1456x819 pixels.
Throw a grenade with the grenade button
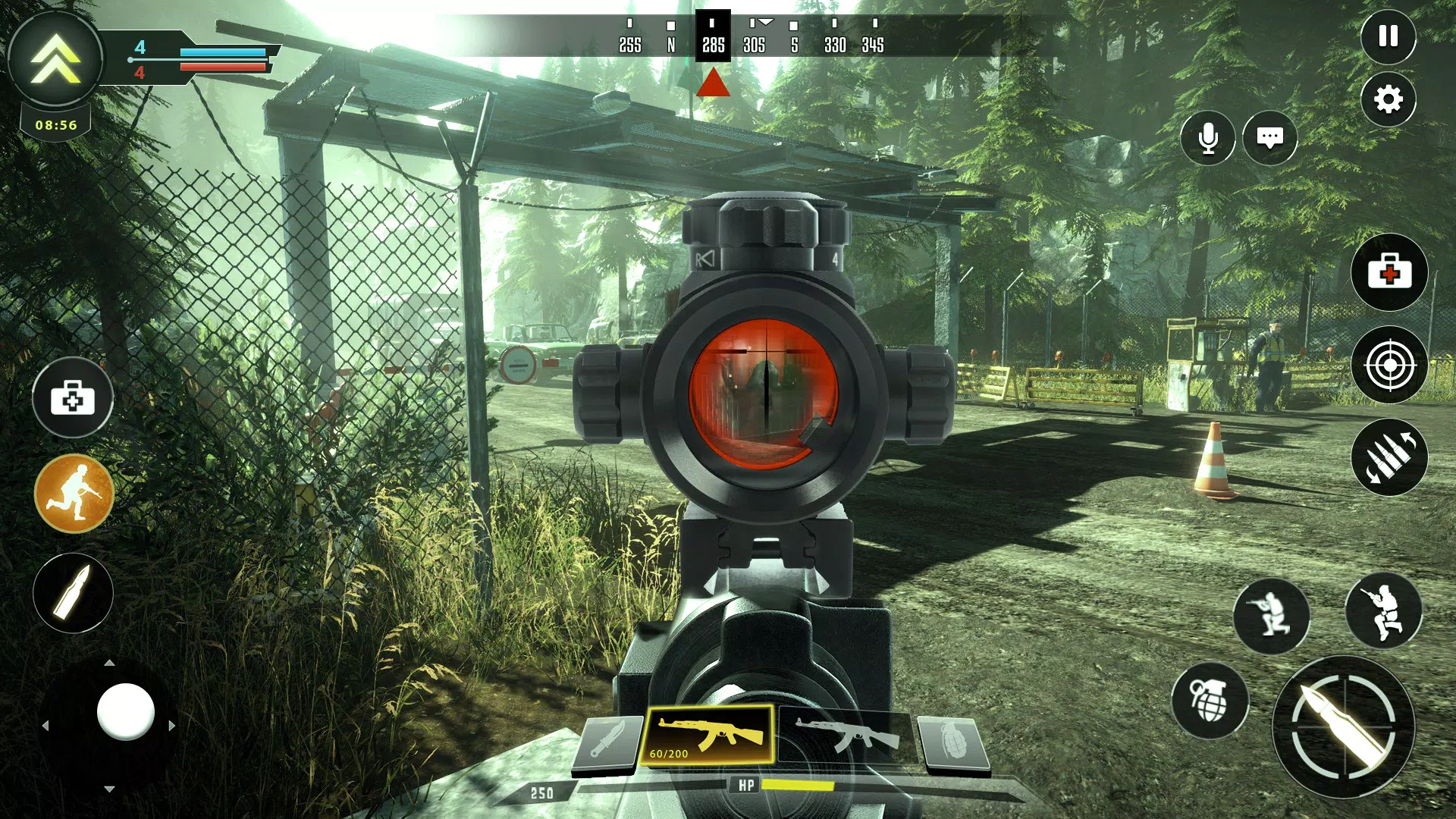(x=1210, y=701)
